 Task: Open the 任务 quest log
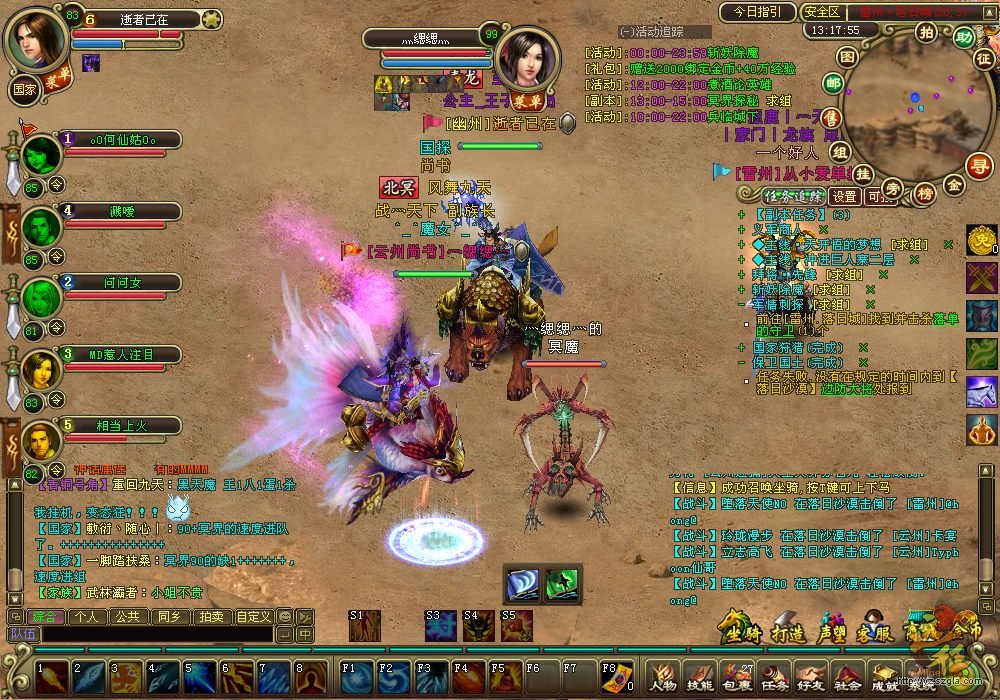click(775, 679)
